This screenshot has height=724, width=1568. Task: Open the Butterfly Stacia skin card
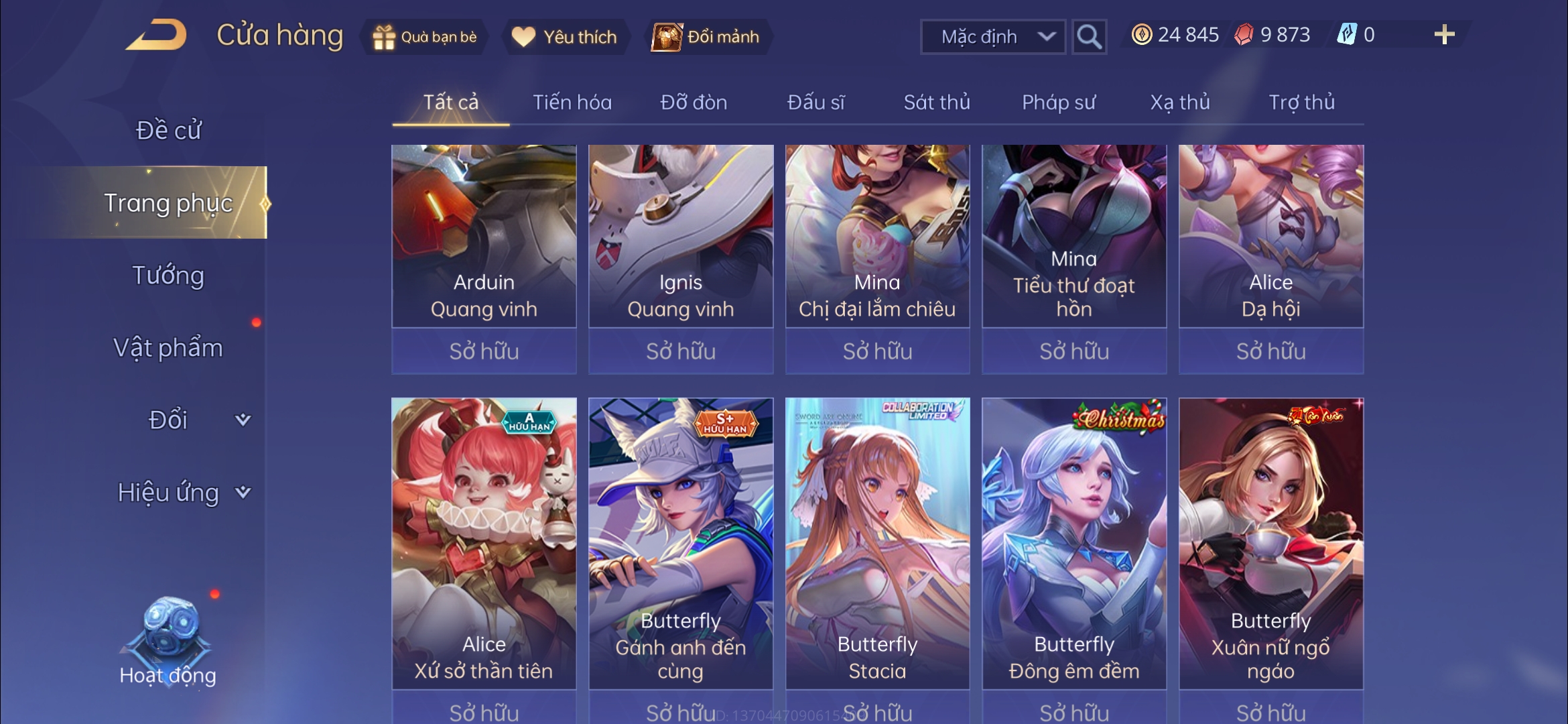(x=878, y=543)
